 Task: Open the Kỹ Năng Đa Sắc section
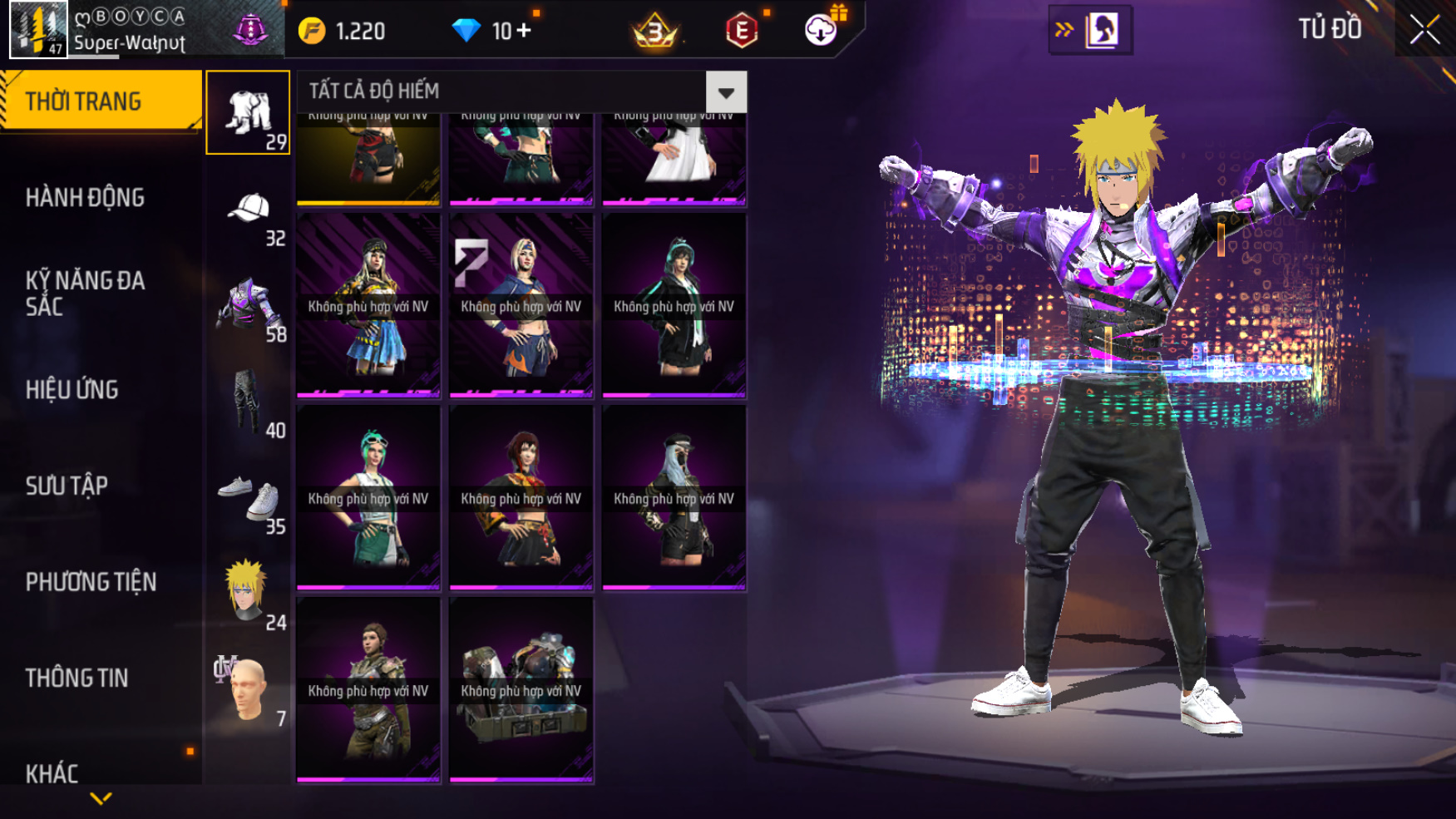click(x=85, y=293)
